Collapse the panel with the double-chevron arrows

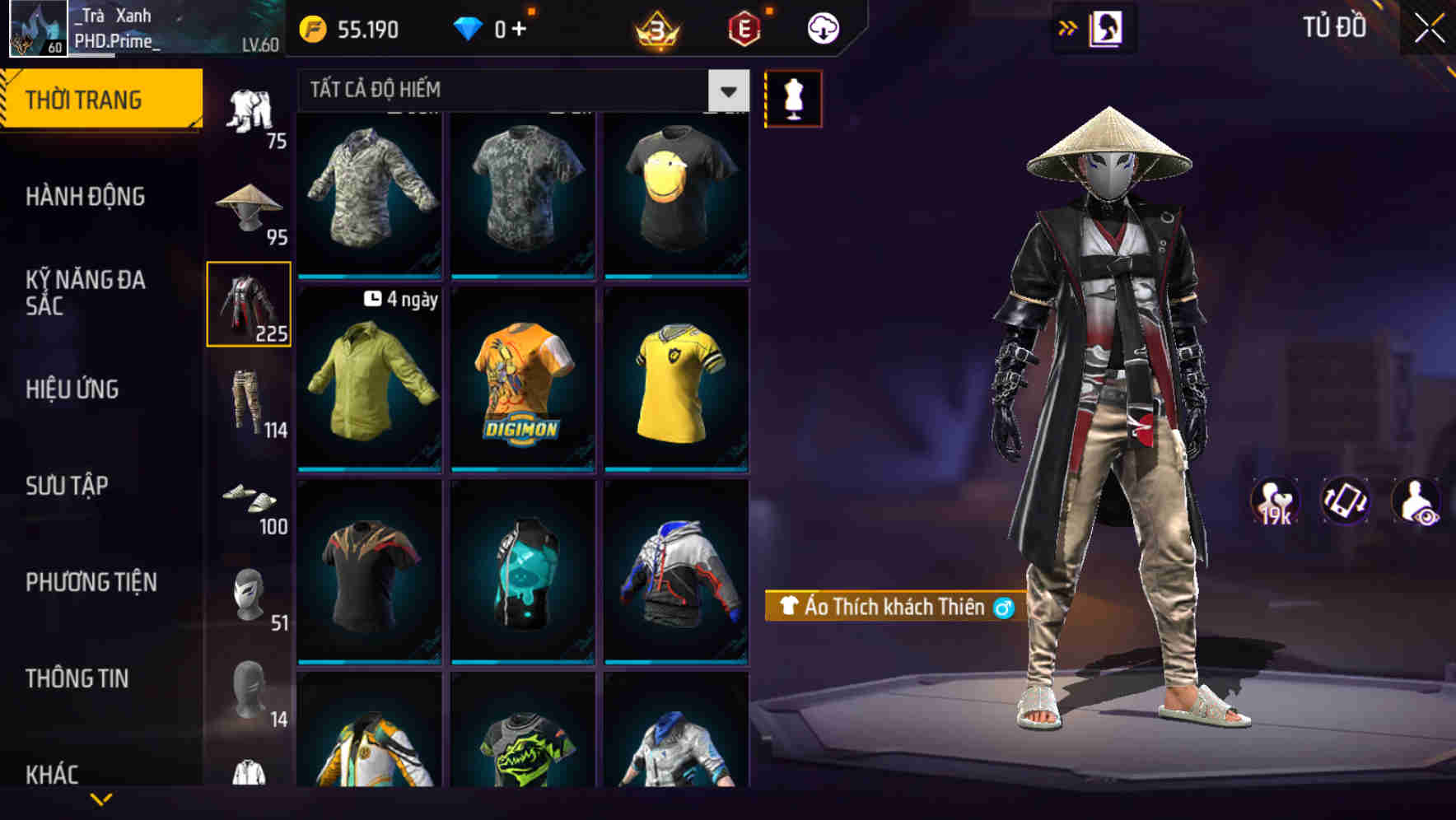tap(1067, 27)
